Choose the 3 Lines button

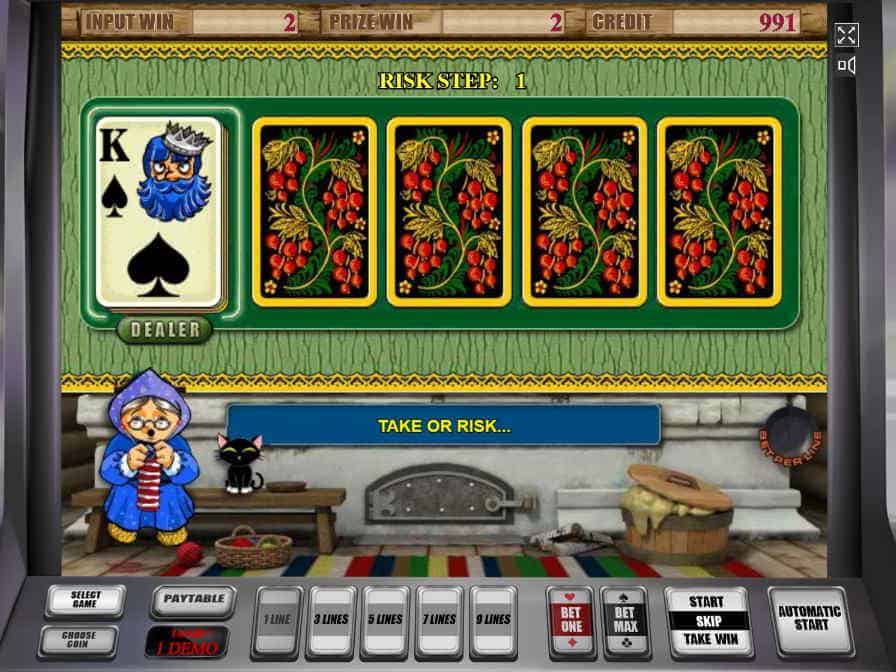coord(331,620)
